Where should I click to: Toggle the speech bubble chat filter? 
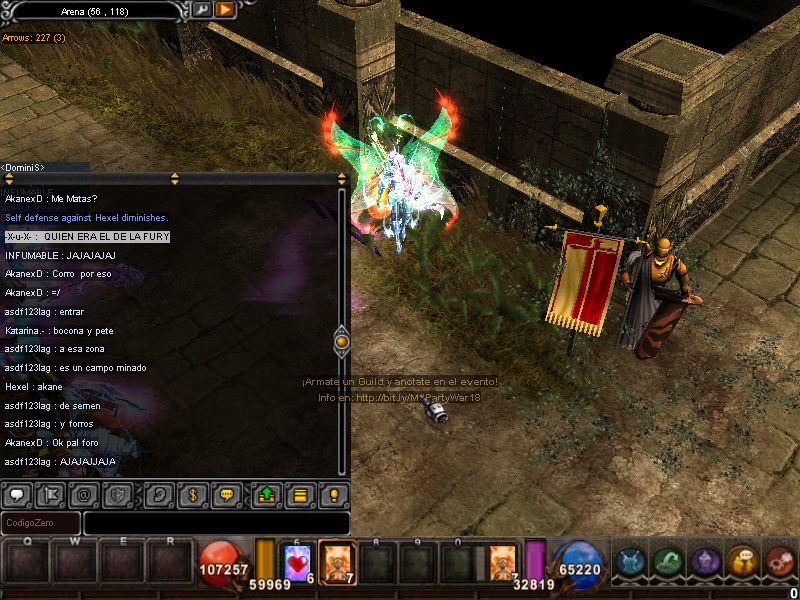(x=16, y=494)
